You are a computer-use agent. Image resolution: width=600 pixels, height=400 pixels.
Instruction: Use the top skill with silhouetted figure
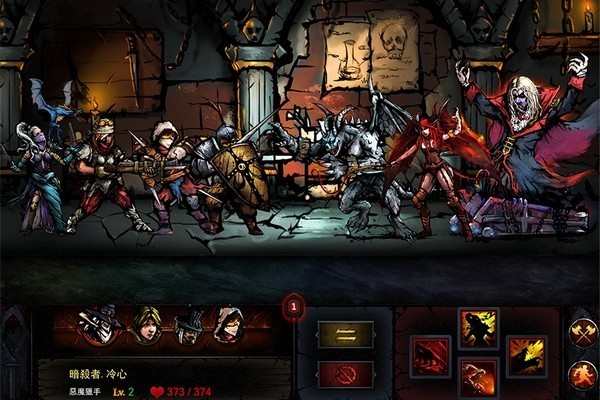(478, 328)
